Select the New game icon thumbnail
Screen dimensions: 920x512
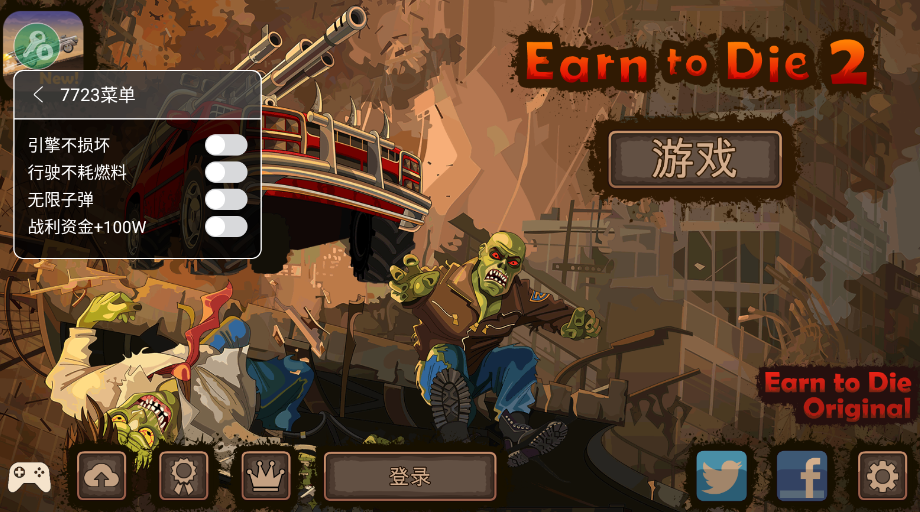[48, 40]
